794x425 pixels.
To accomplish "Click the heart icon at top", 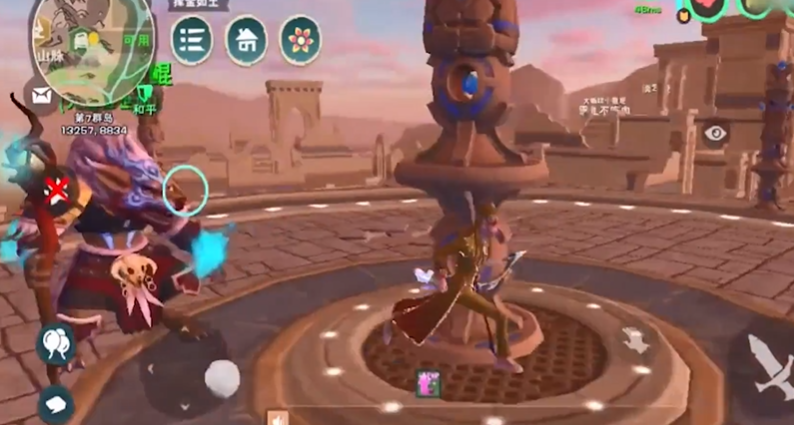I will point(709,8).
